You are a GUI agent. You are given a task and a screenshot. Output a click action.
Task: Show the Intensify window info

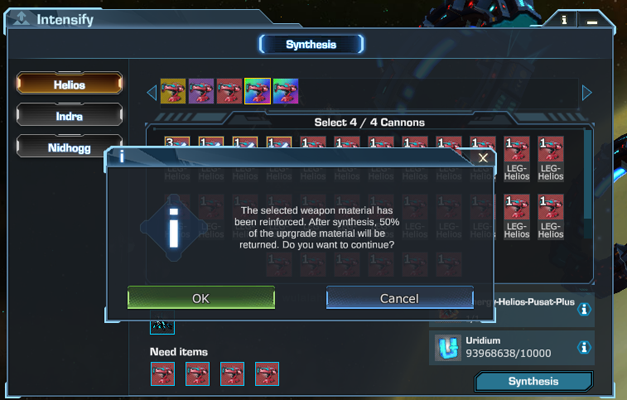click(564, 19)
